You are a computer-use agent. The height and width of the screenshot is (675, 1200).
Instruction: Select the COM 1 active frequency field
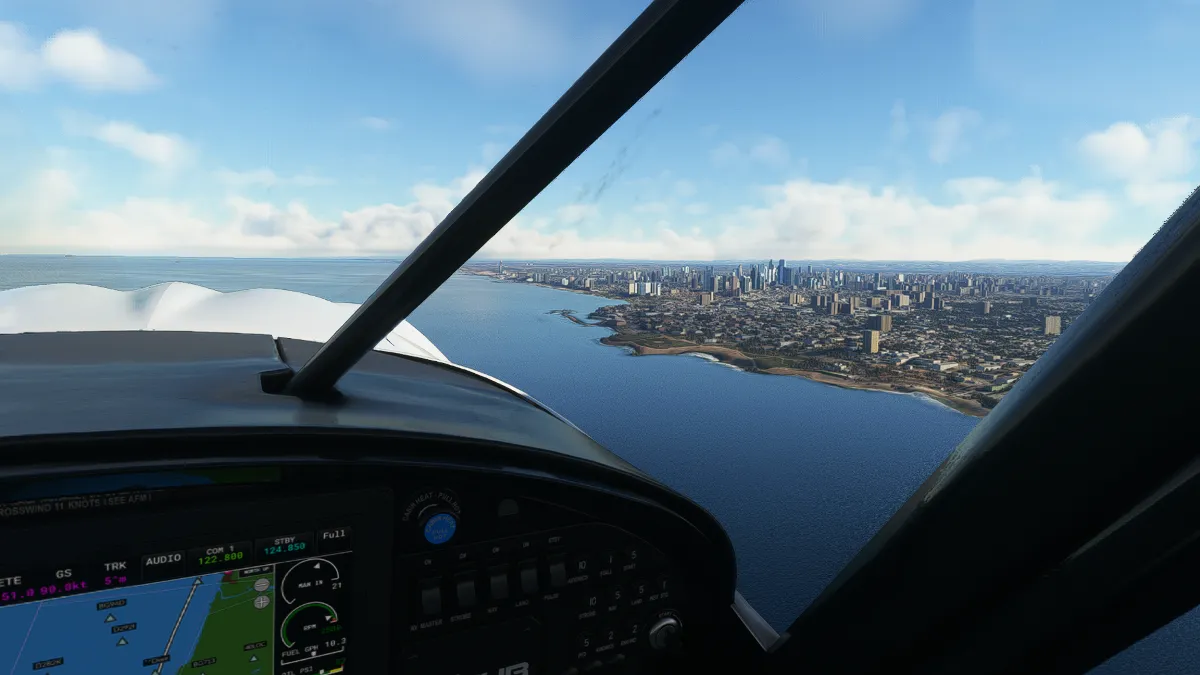coord(220,556)
